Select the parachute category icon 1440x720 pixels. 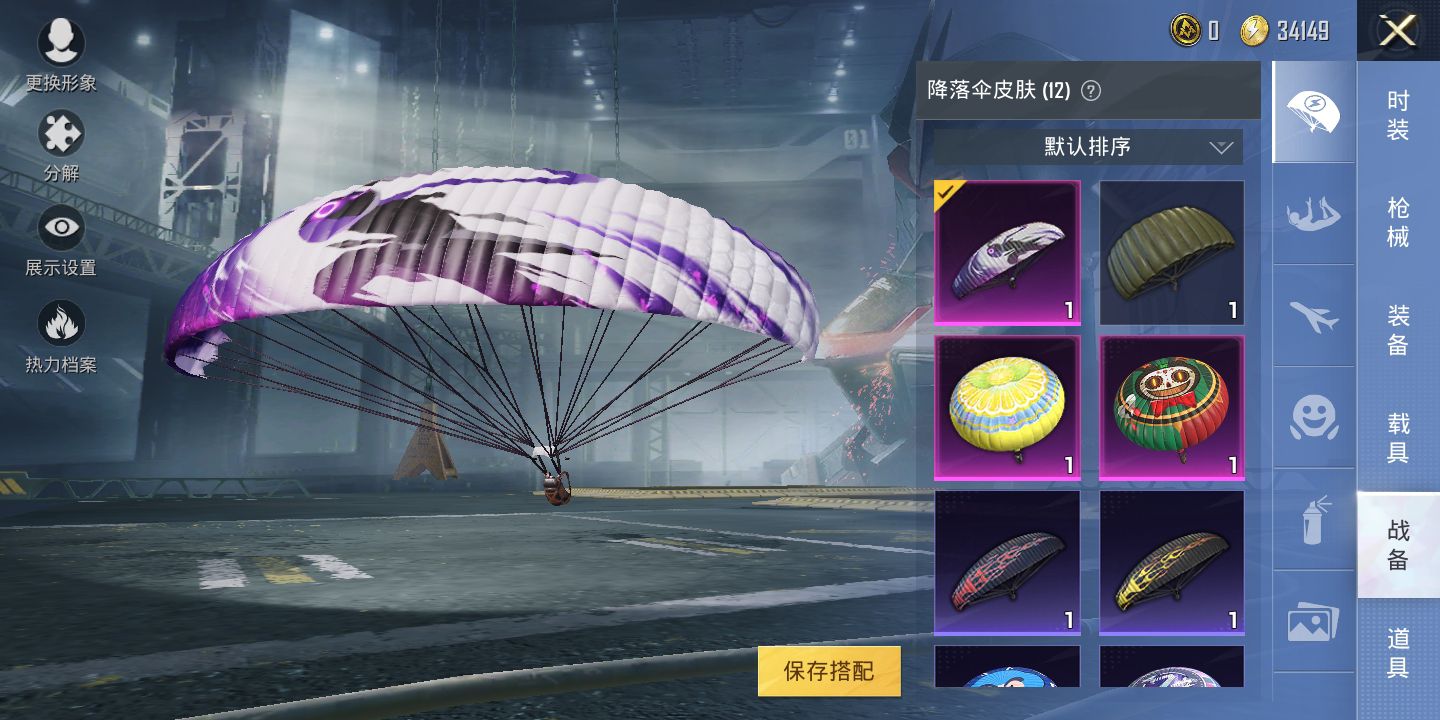pyautogui.click(x=1312, y=112)
